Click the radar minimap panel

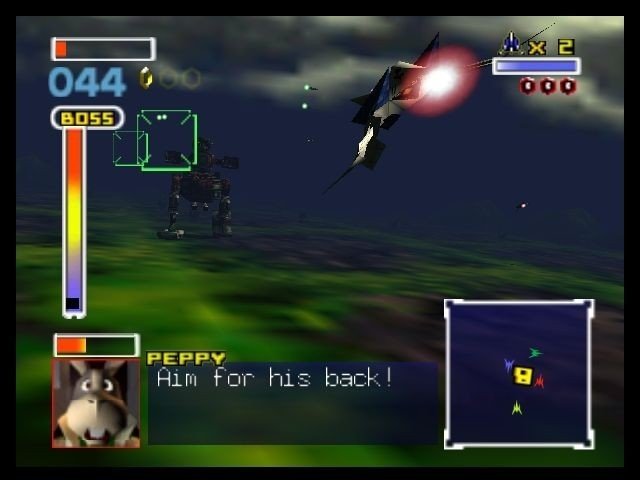click(519, 373)
